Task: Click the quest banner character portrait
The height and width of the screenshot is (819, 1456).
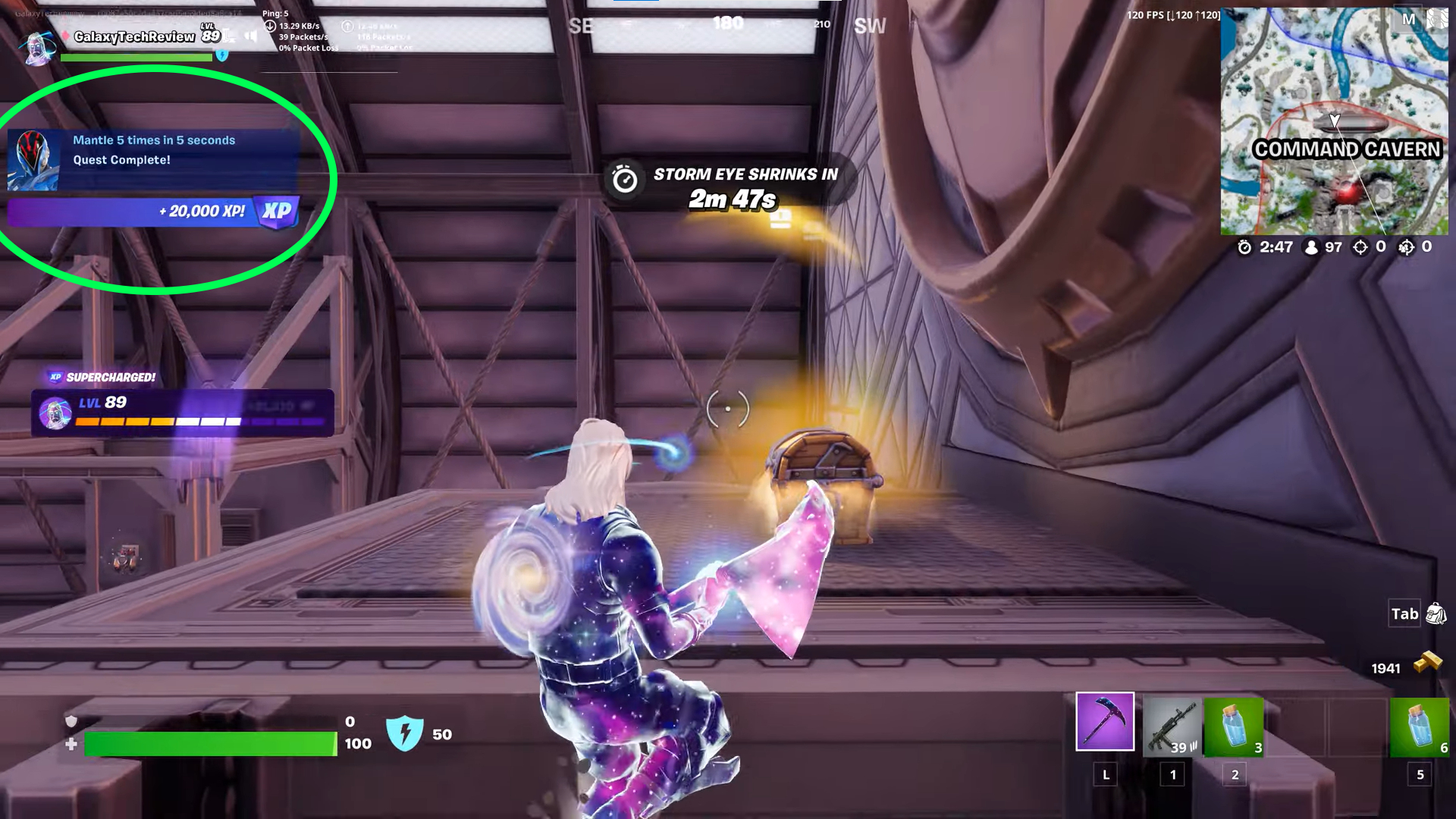Action: pos(34,161)
